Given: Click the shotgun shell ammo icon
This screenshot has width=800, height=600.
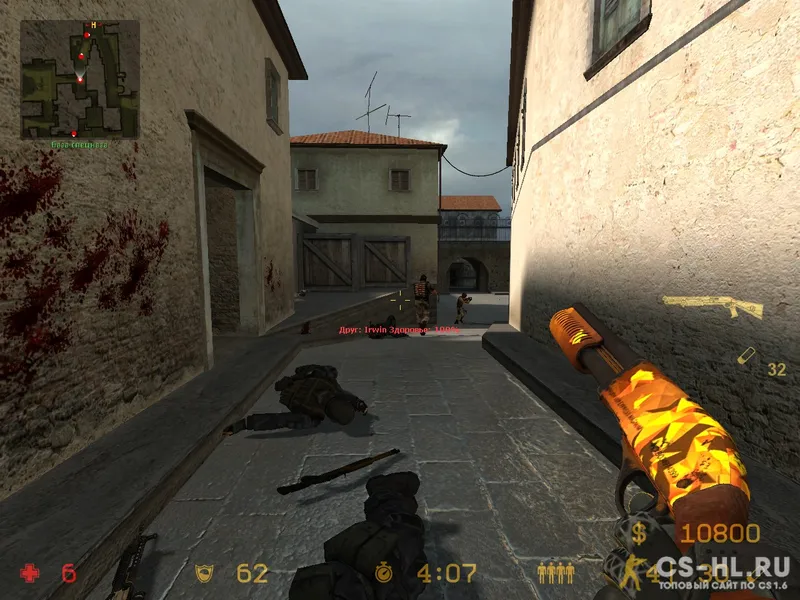Looking at the screenshot, I should pyautogui.click(x=746, y=356).
